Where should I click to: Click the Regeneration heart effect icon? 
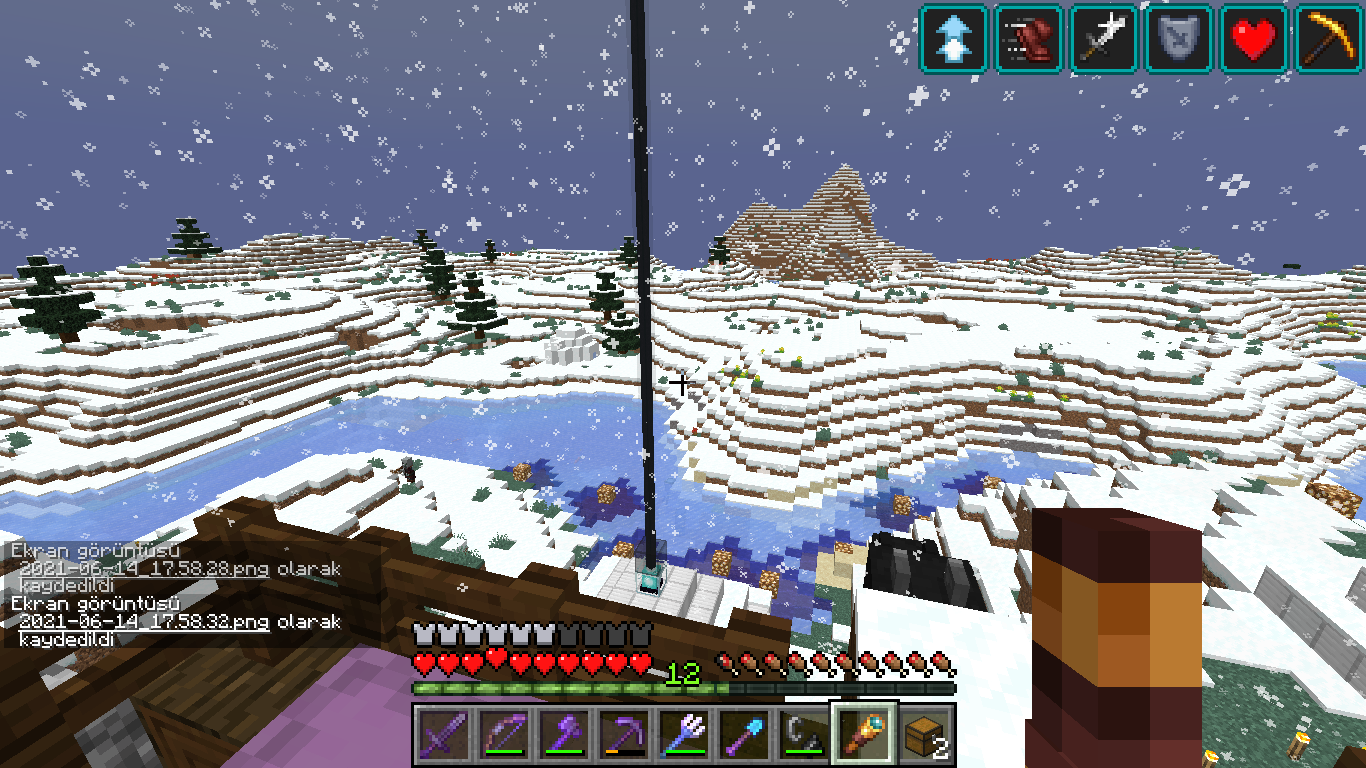click(x=1255, y=39)
